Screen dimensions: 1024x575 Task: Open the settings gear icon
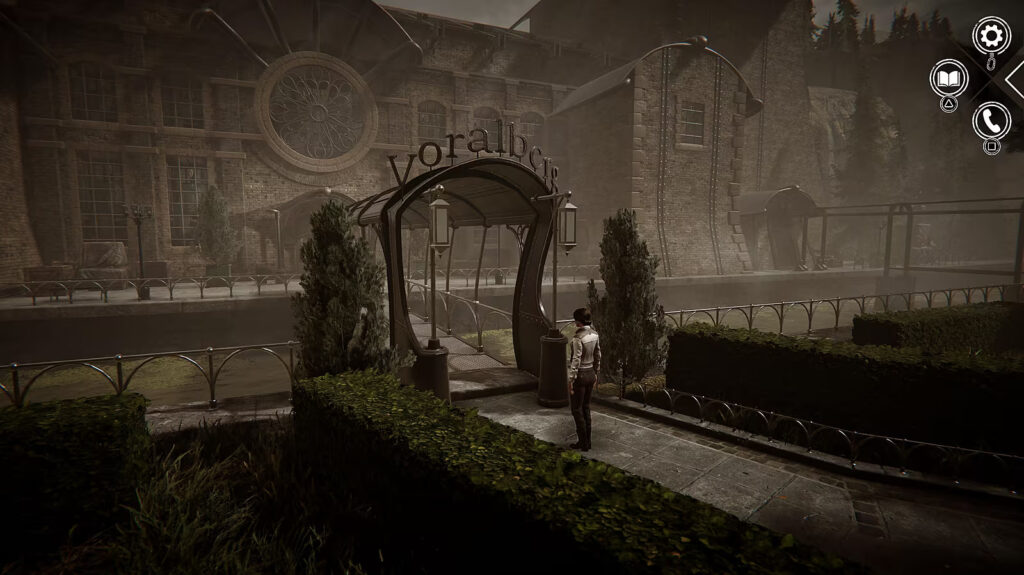(991, 37)
